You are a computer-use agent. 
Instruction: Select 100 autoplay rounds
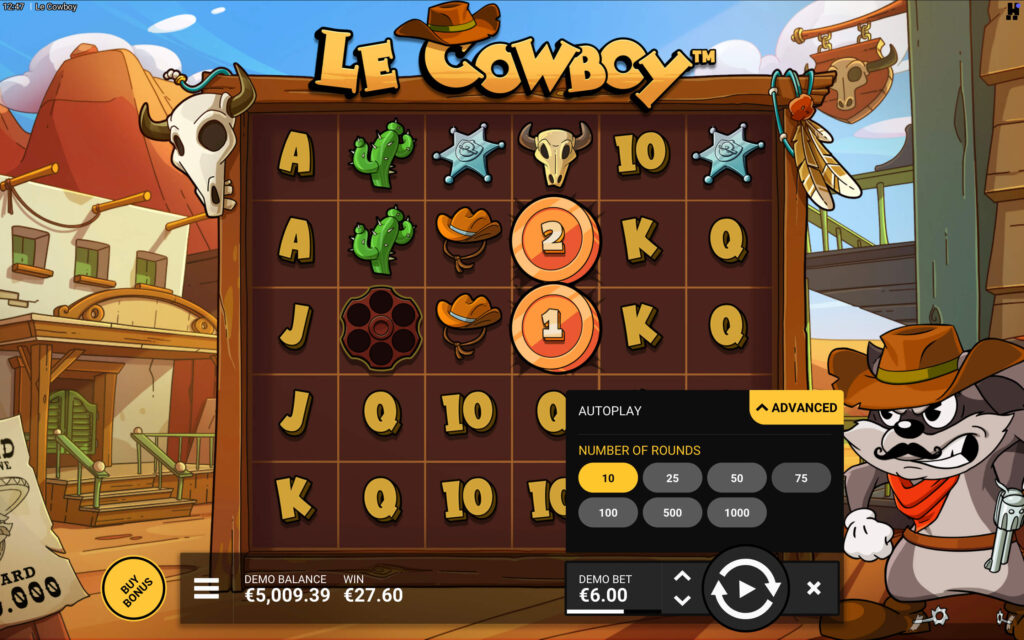(x=608, y=512)
